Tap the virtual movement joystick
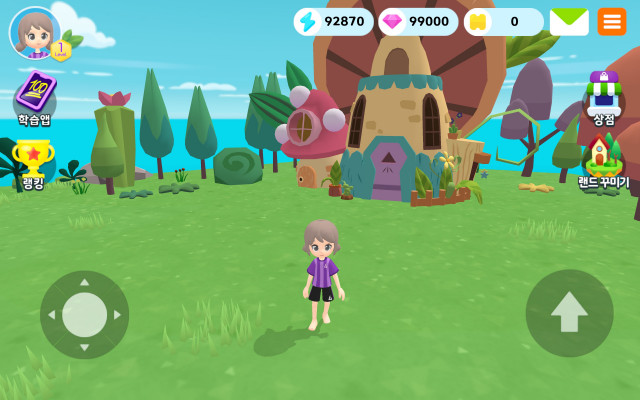Screen dimensions: 640x400 click(x=85, y=315)
